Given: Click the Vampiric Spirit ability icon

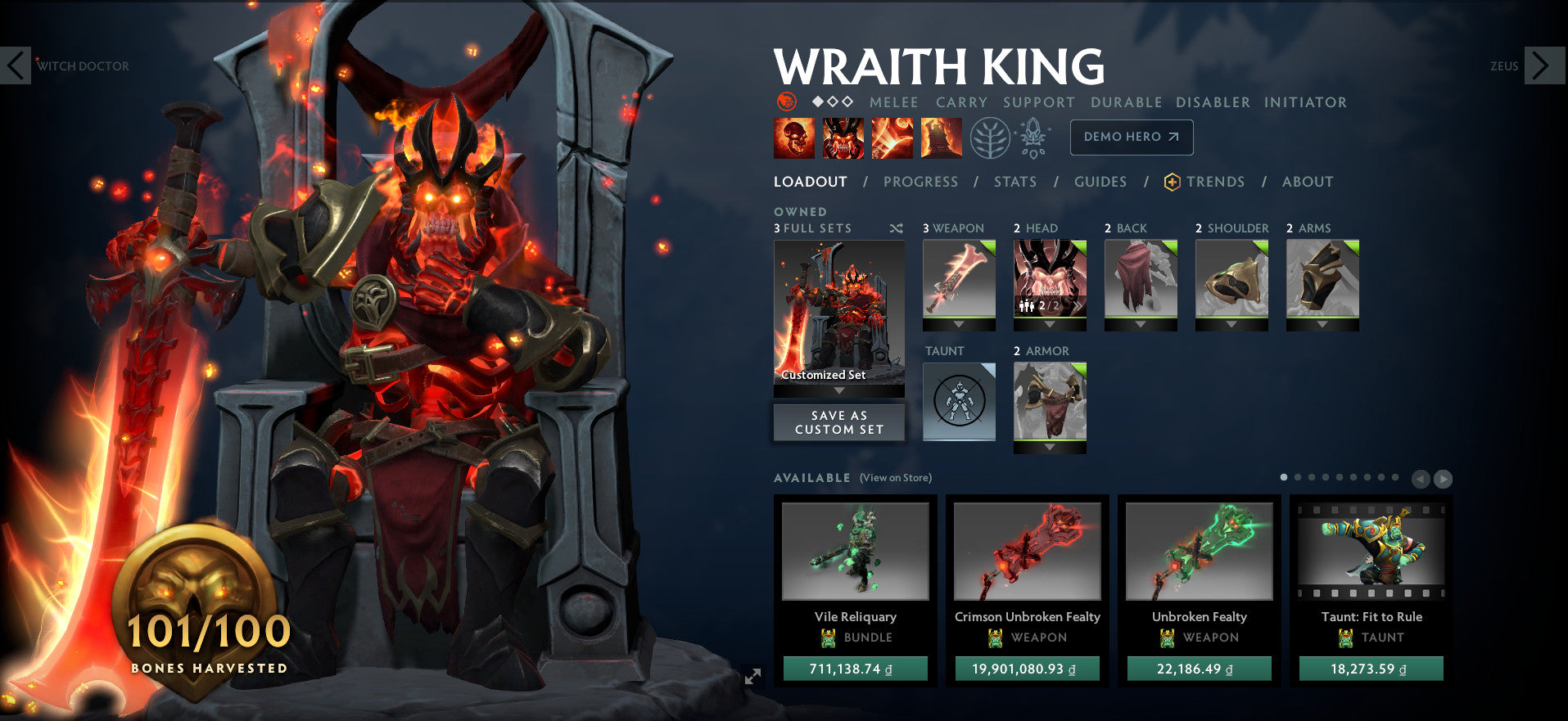Looking at the screenshot, I should click(843, 137).
